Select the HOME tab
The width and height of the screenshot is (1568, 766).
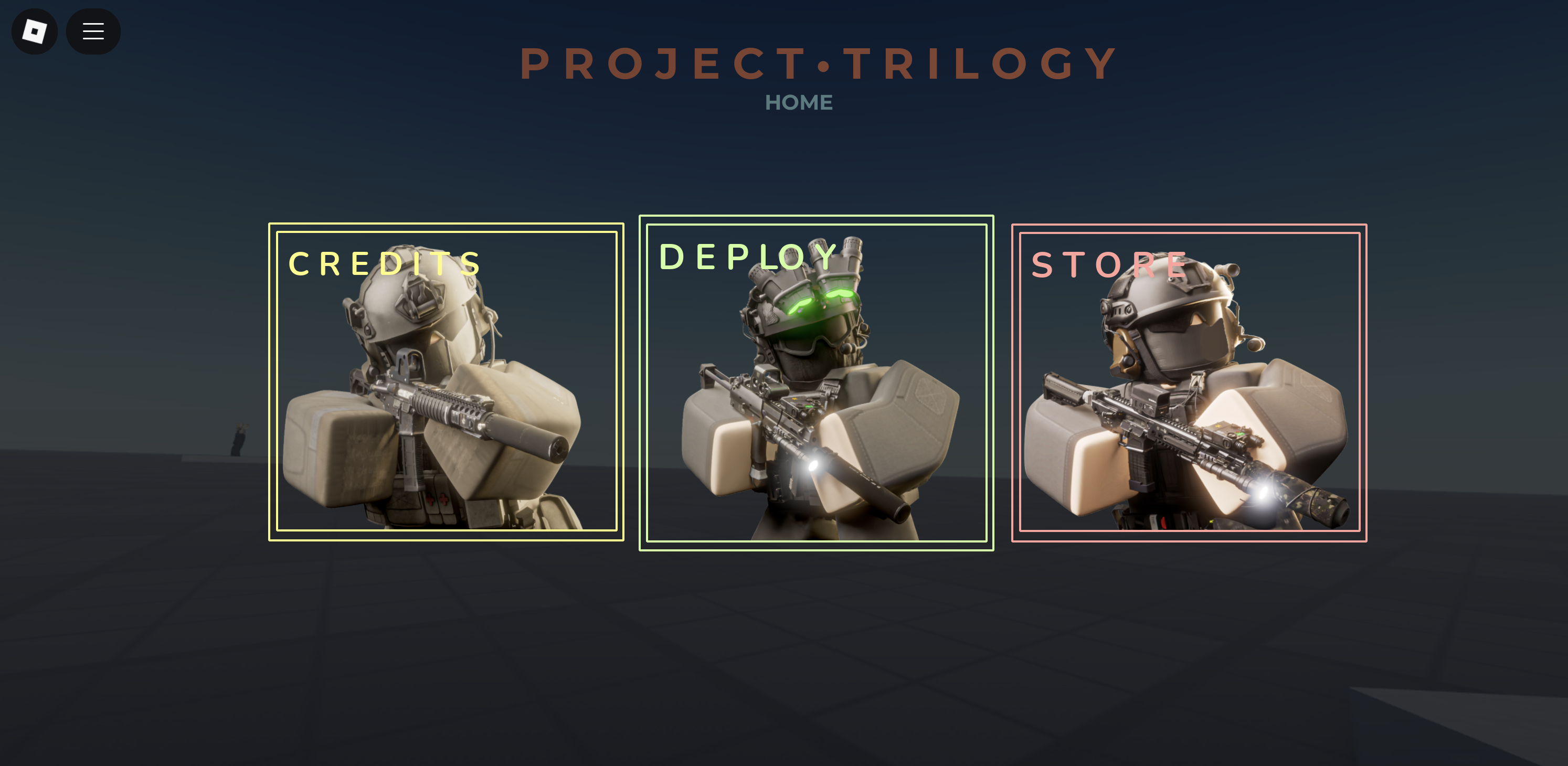799,102
